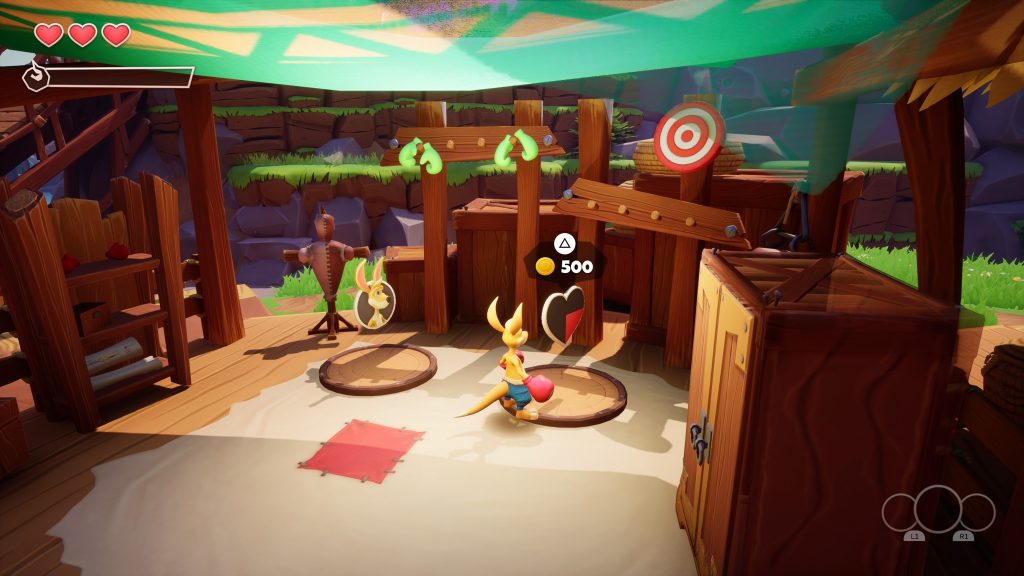Select the heart piece shop item
1024x576 pixels.
pyautogui.click(x=563, y=315)
